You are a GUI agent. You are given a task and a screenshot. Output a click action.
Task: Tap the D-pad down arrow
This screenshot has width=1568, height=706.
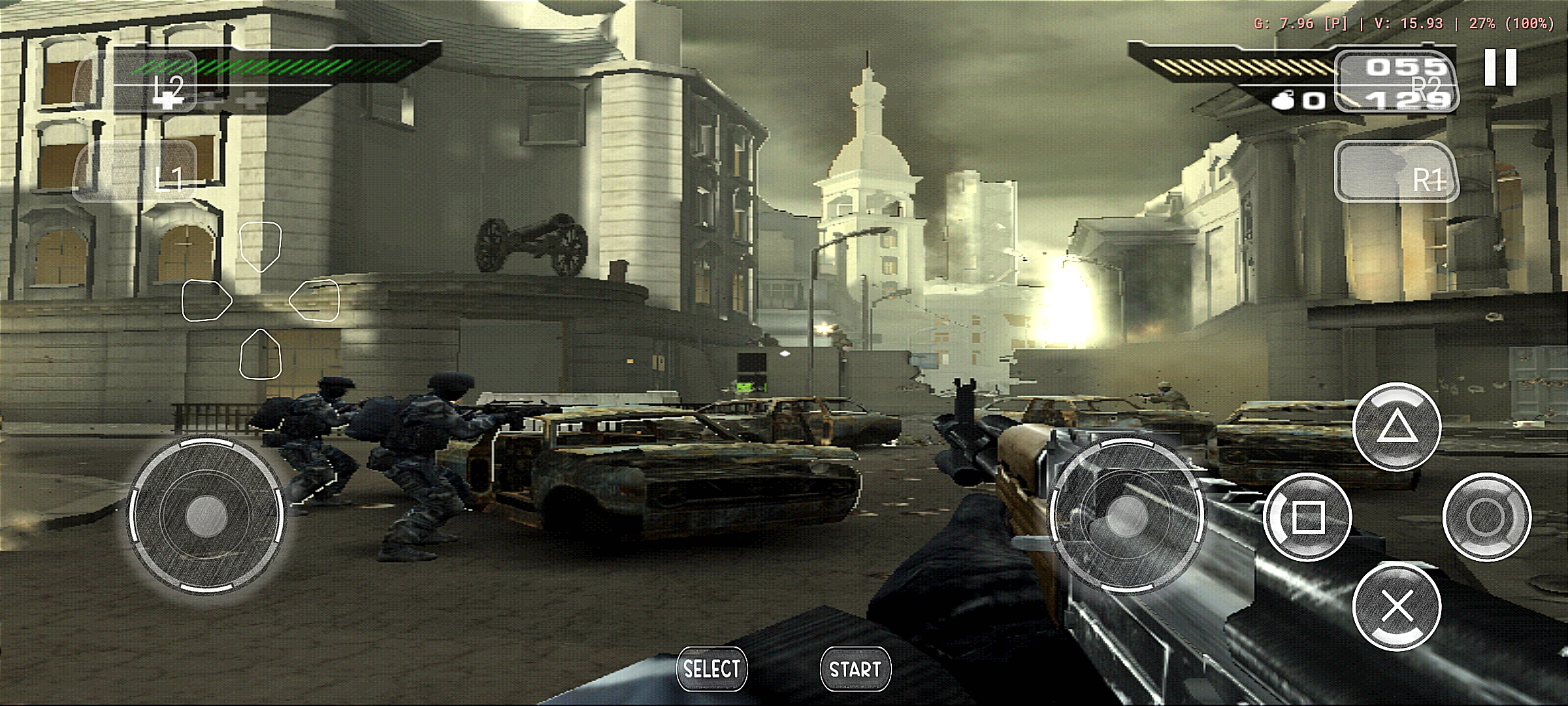[260, 354]
